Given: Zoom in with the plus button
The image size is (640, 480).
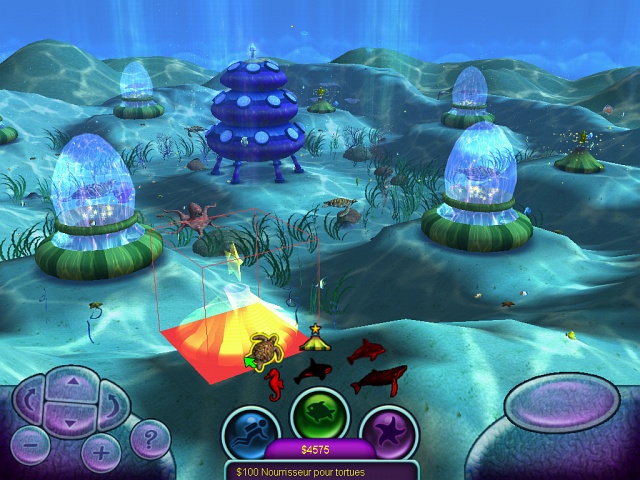Looking at the screenshot, I should pyautogui.click(x=100, y=452).
